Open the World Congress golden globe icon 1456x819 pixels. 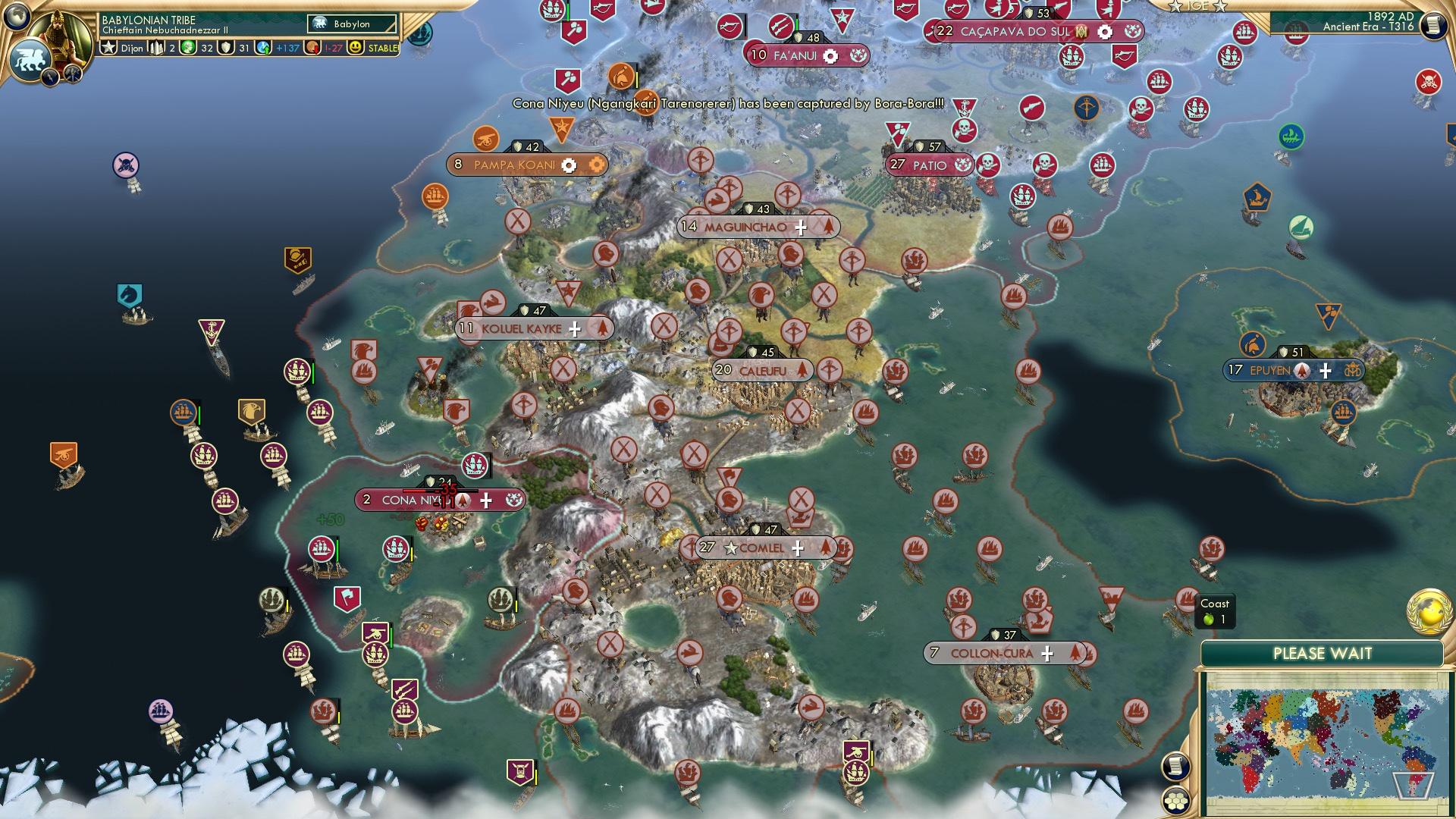[1429, 613]
